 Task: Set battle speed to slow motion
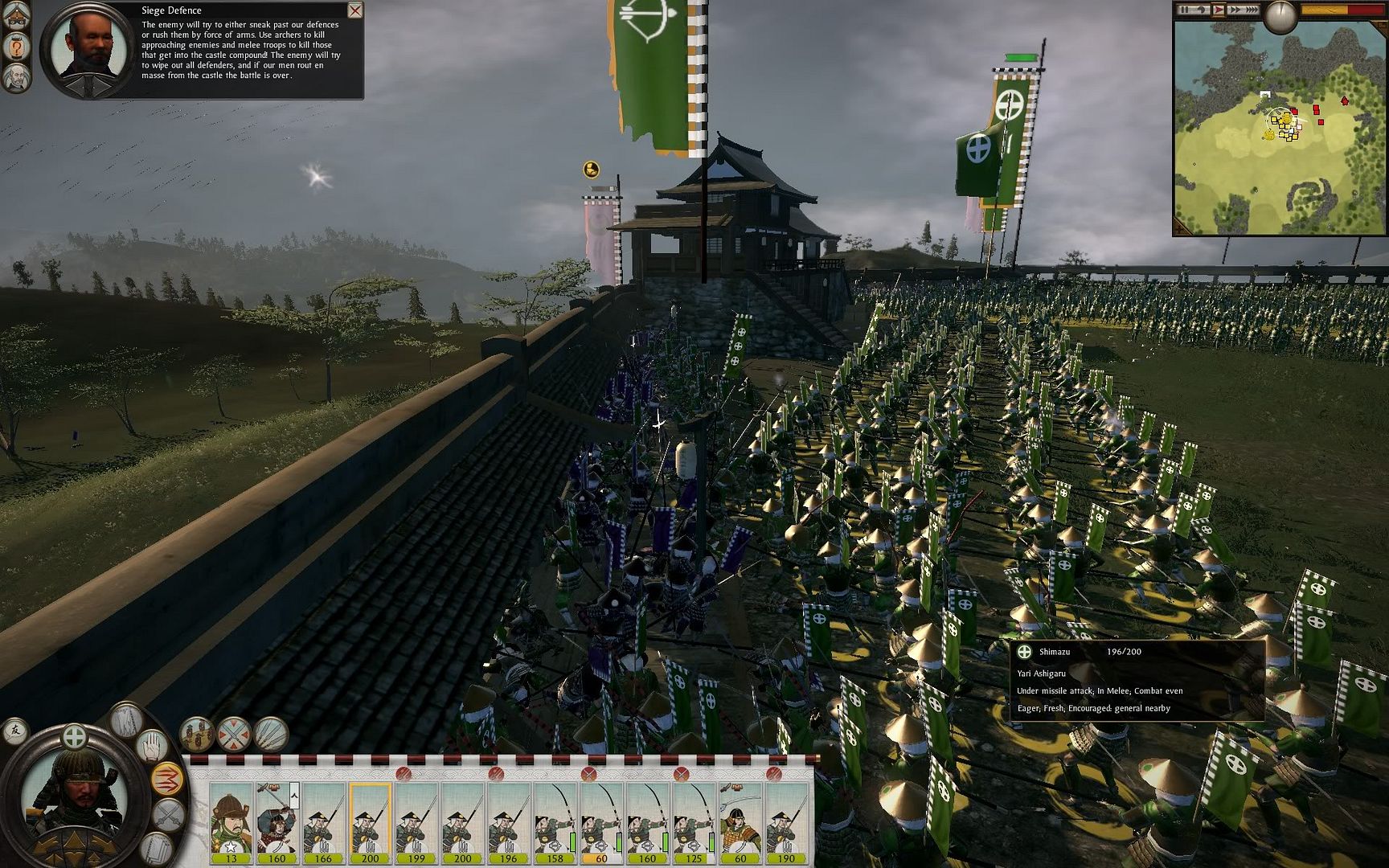1202,10
